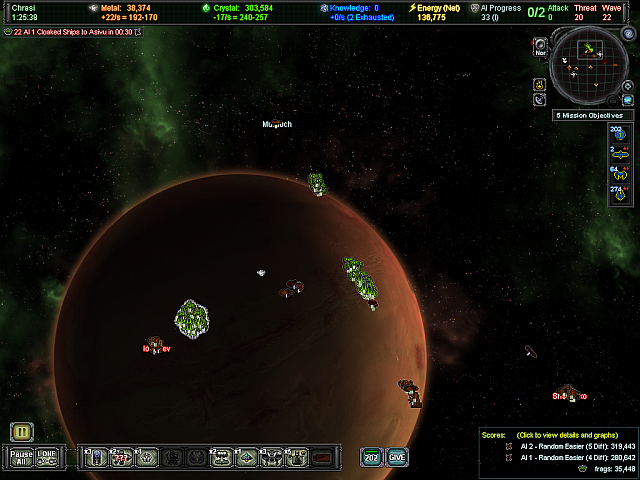640x480 pixels.
Task: Dismiss the AI cloaked ships alert
Action: 137,31
